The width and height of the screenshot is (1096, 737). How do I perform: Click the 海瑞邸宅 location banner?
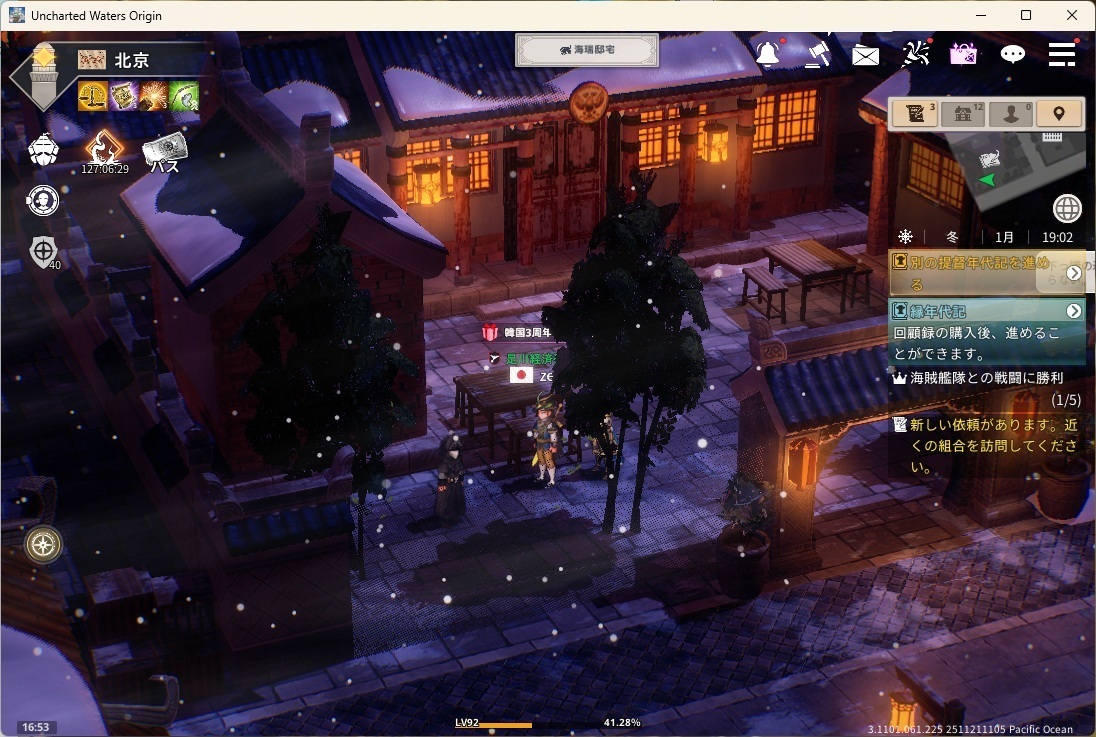(587, 50)
